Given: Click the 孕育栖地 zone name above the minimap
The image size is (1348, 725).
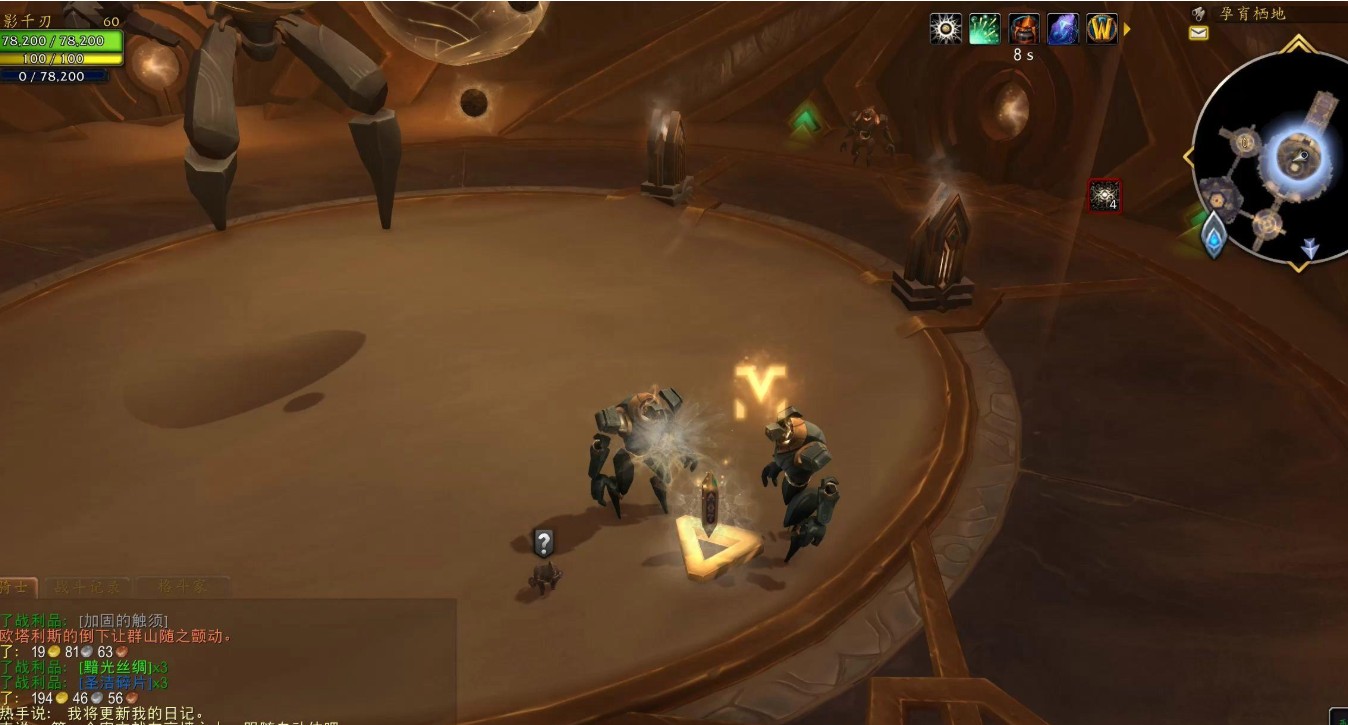Looking at the screenshot, I should 1252,13.
